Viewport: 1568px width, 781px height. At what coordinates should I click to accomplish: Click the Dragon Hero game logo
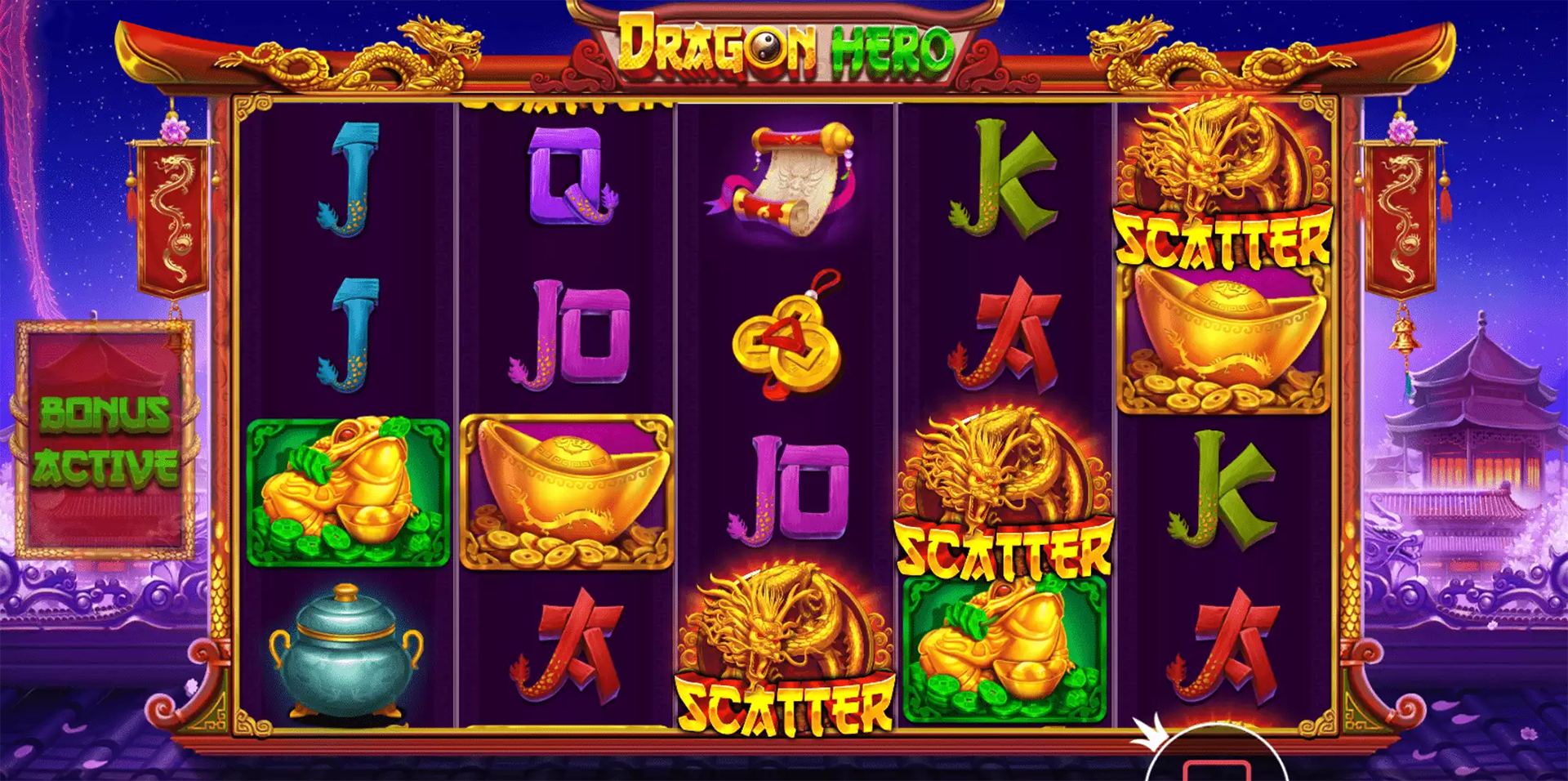(x=784, y=49)
